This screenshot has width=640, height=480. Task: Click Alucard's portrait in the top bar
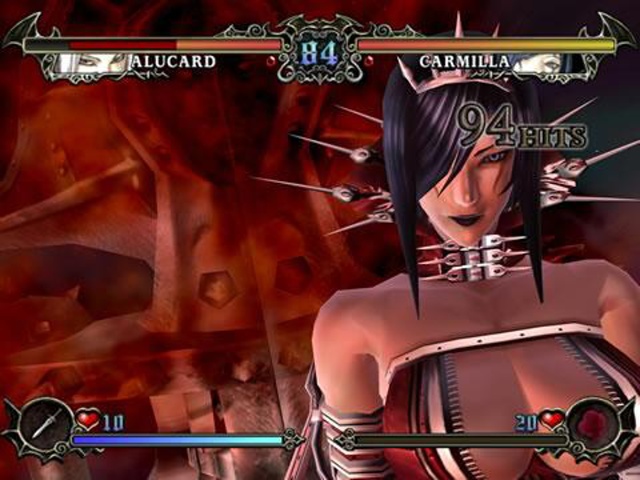tap(91, 63)
